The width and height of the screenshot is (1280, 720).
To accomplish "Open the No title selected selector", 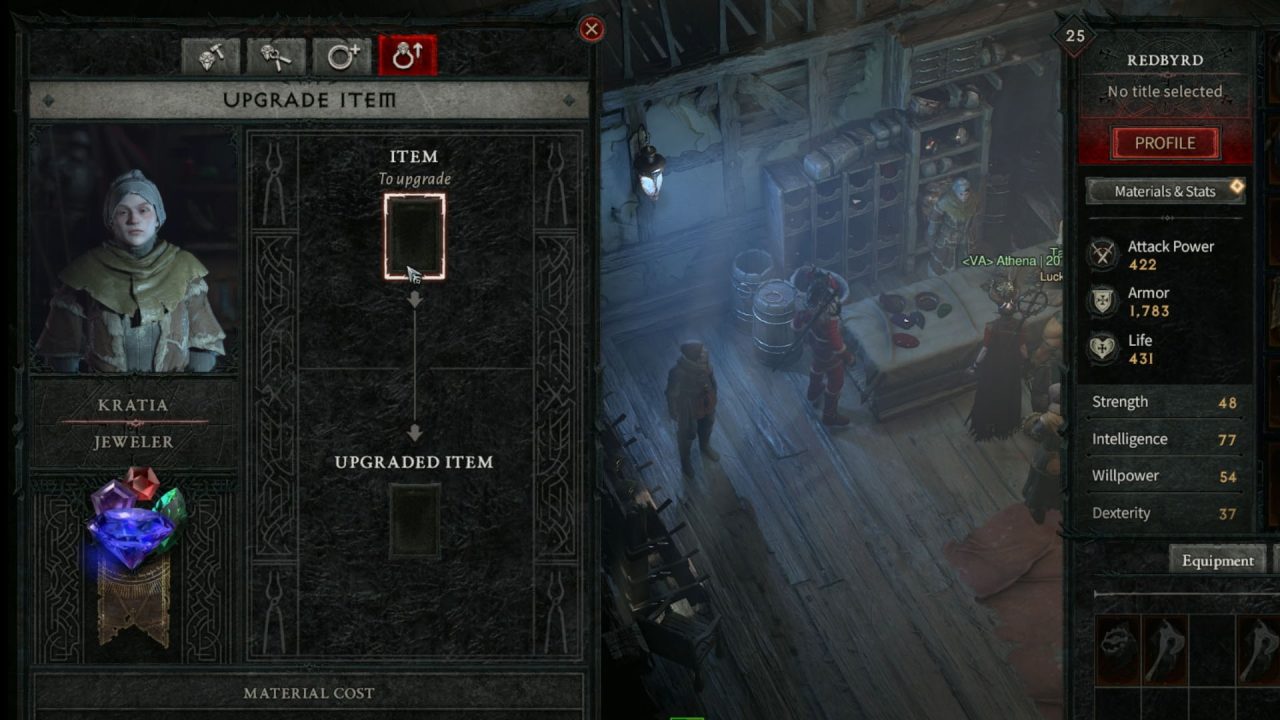I will click(1164, 91).
